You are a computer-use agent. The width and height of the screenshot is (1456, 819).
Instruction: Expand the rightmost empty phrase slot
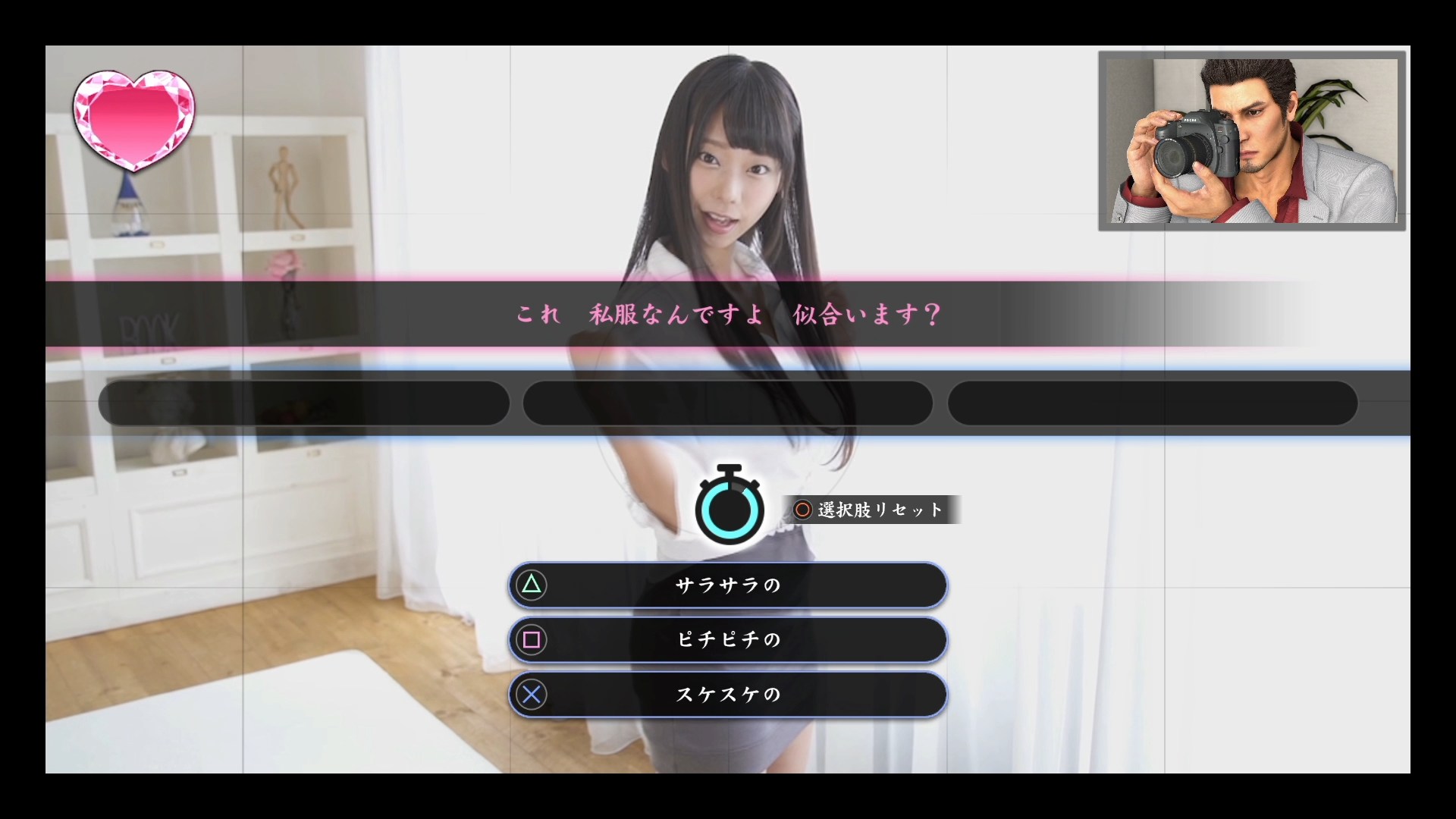(1152, 403)
